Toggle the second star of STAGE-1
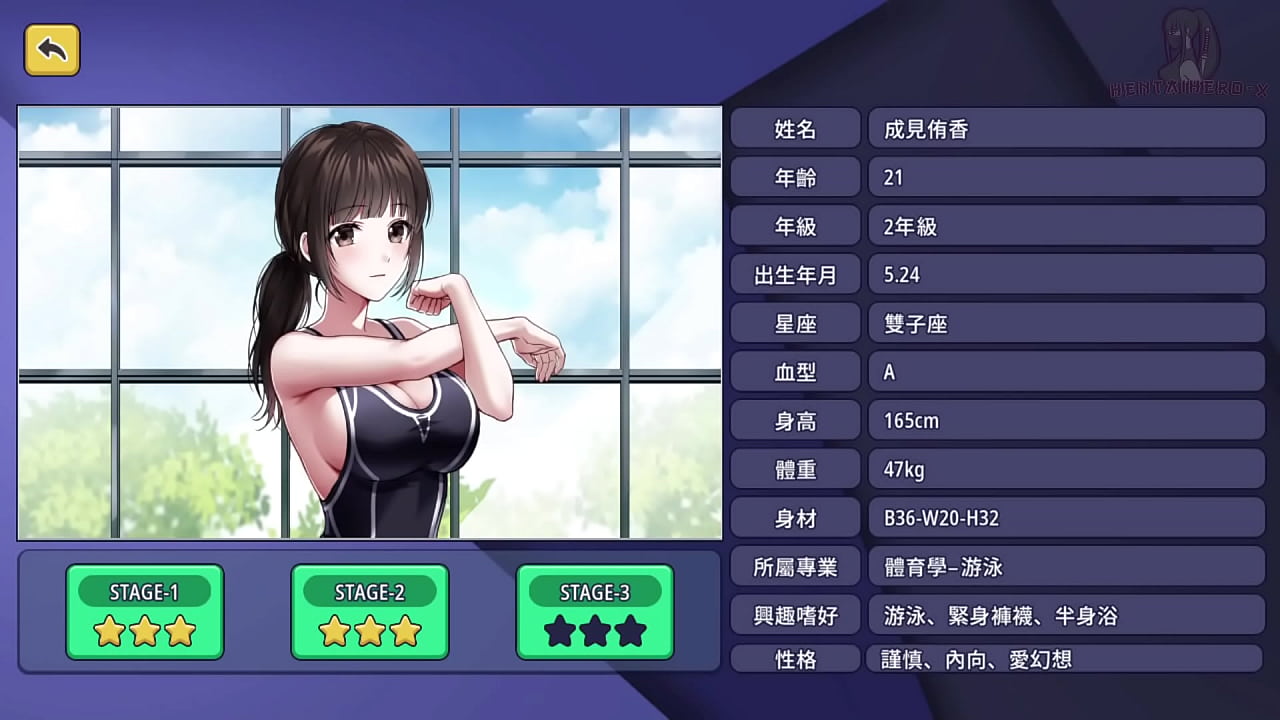This screenshot has width=1280, height=720. pos(145,631)
